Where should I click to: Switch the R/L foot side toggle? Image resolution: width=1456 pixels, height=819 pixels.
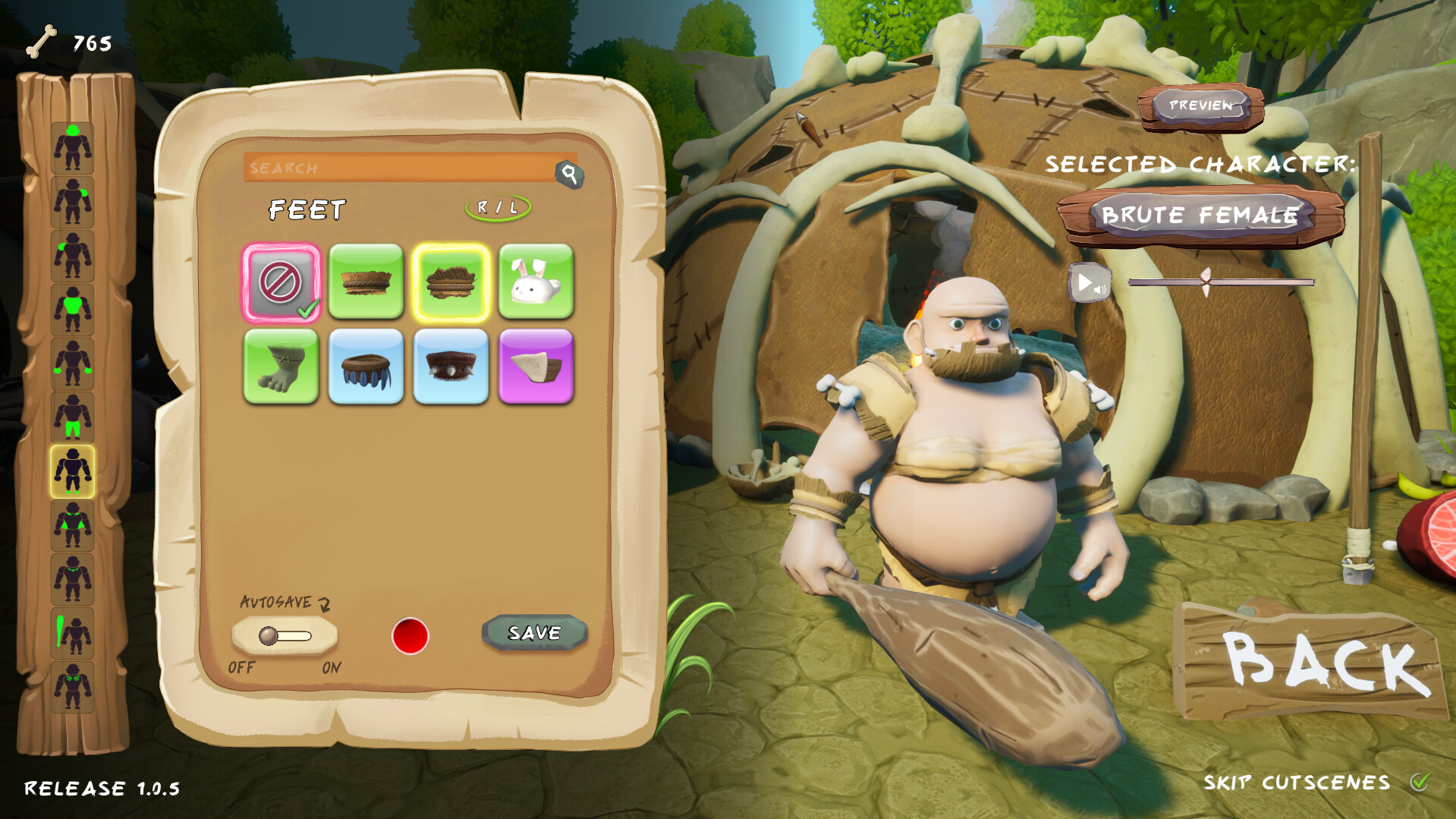[x=497, y=206]
